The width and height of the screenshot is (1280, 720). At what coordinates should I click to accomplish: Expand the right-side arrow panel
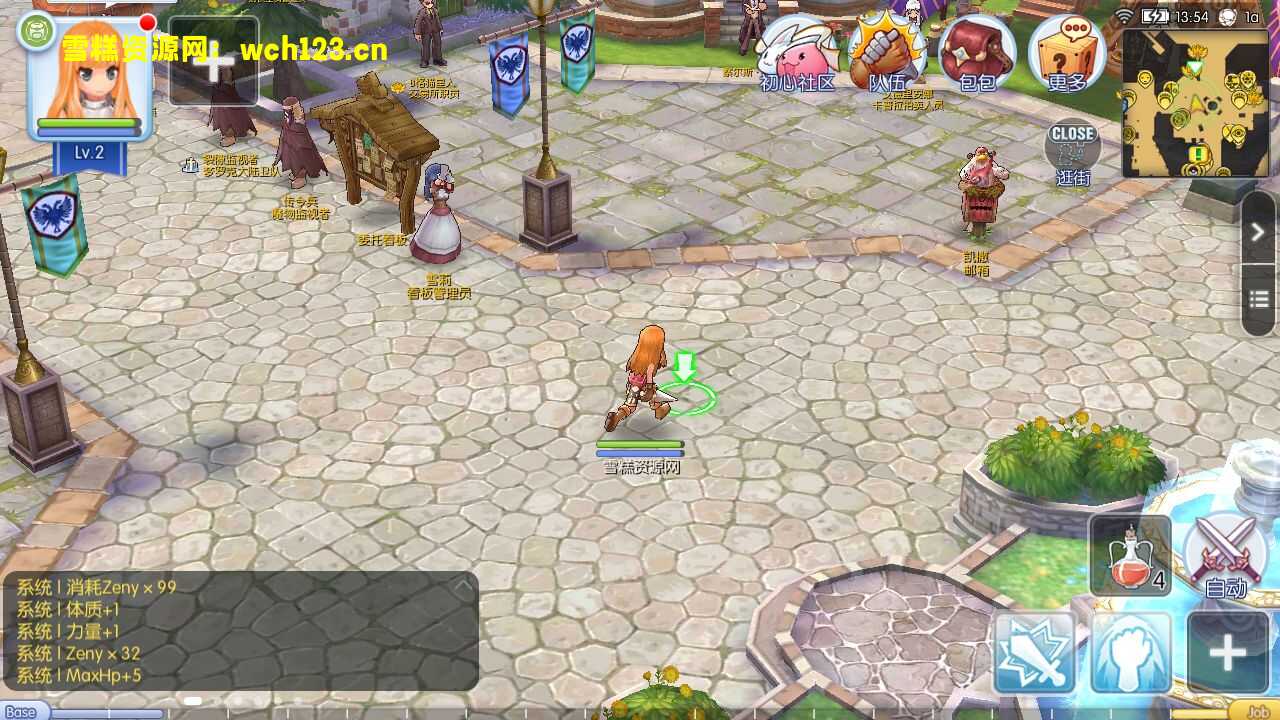tap(1258, 232)
